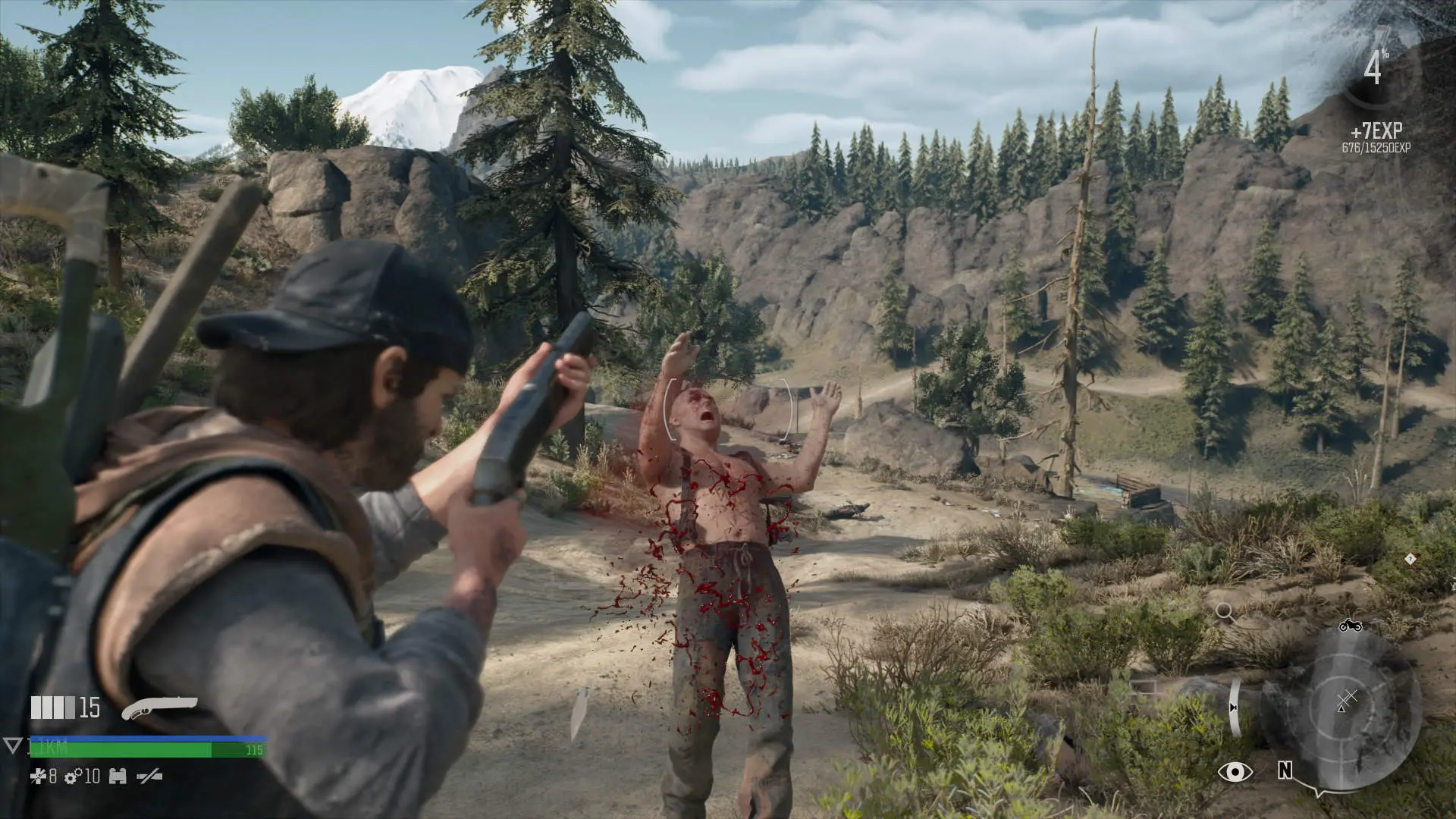Screen dimensions: 1456x819
Task: Select the motorcycle icon above the minimap
Action: pos(1351,626)
